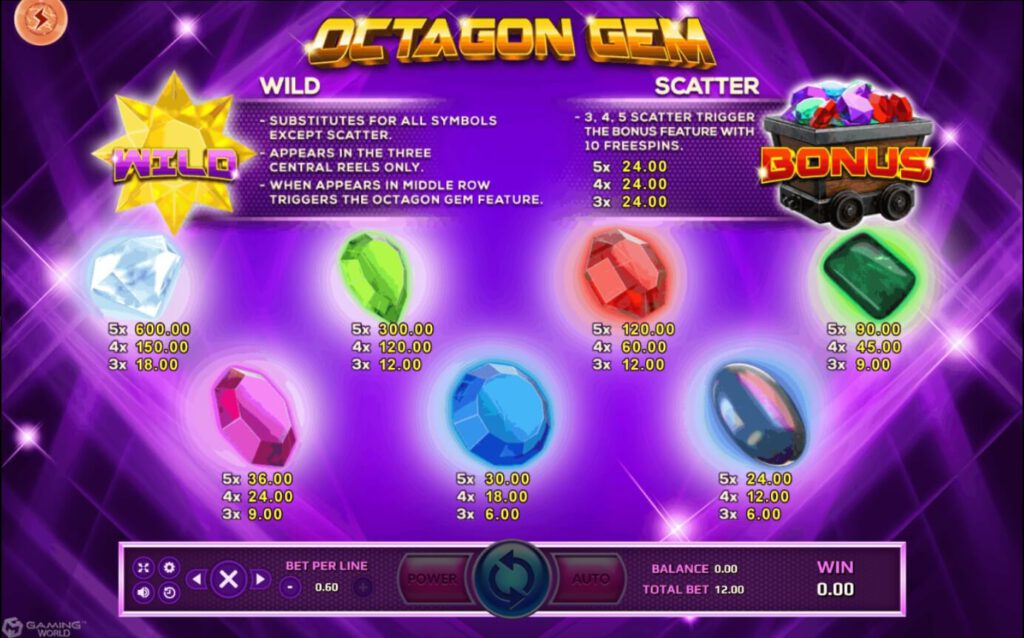Image resolution: width=1024 pixels, height=638 pixels.
Task: Toggle fullscreen with the expand arrows icon
Action: pyautogui.click(x=143, y=567)
